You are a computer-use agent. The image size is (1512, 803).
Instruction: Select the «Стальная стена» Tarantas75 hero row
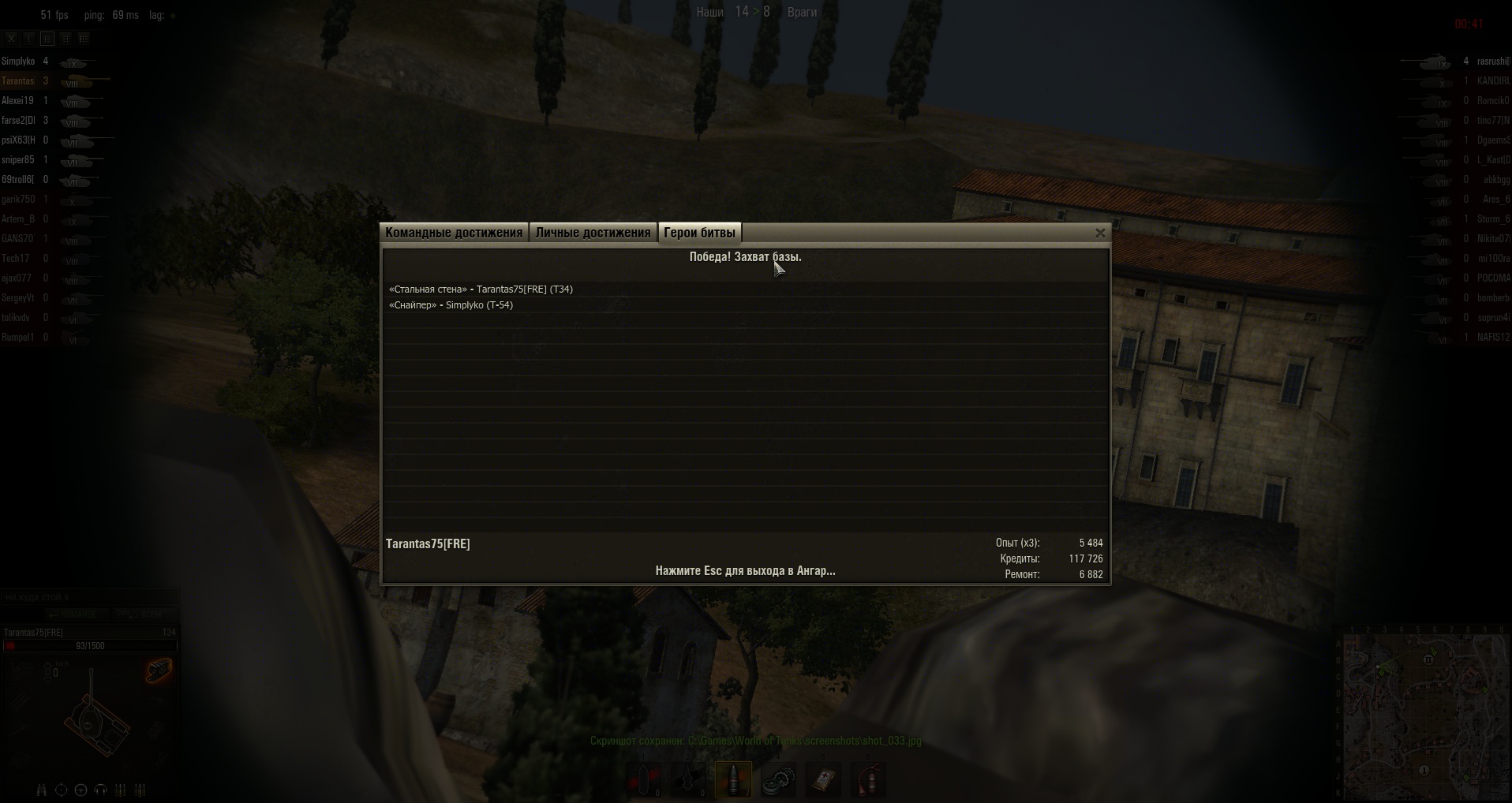point(481,289)
